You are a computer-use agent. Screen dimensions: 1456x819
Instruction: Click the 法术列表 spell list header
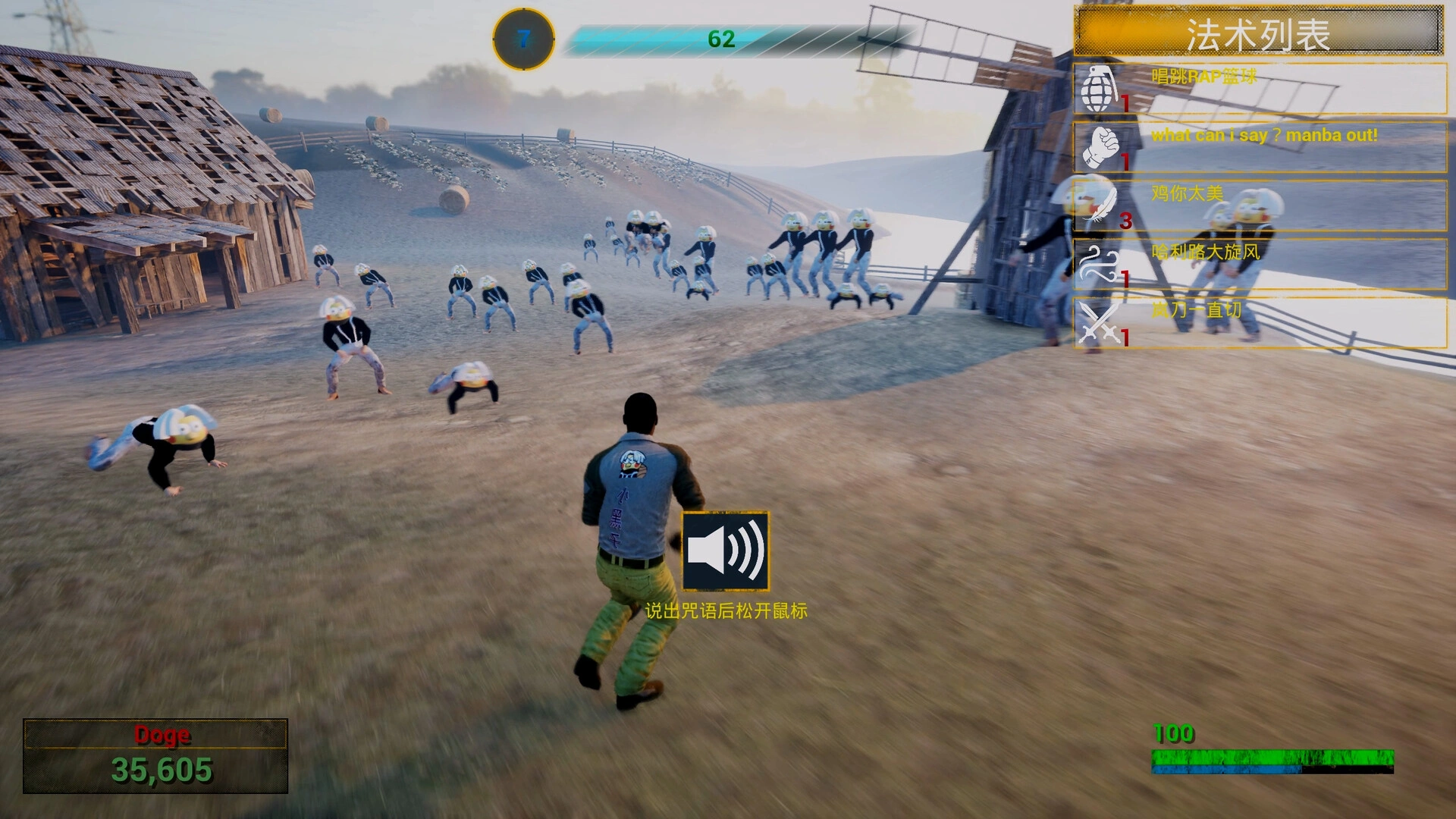(x=1258, y=33)
